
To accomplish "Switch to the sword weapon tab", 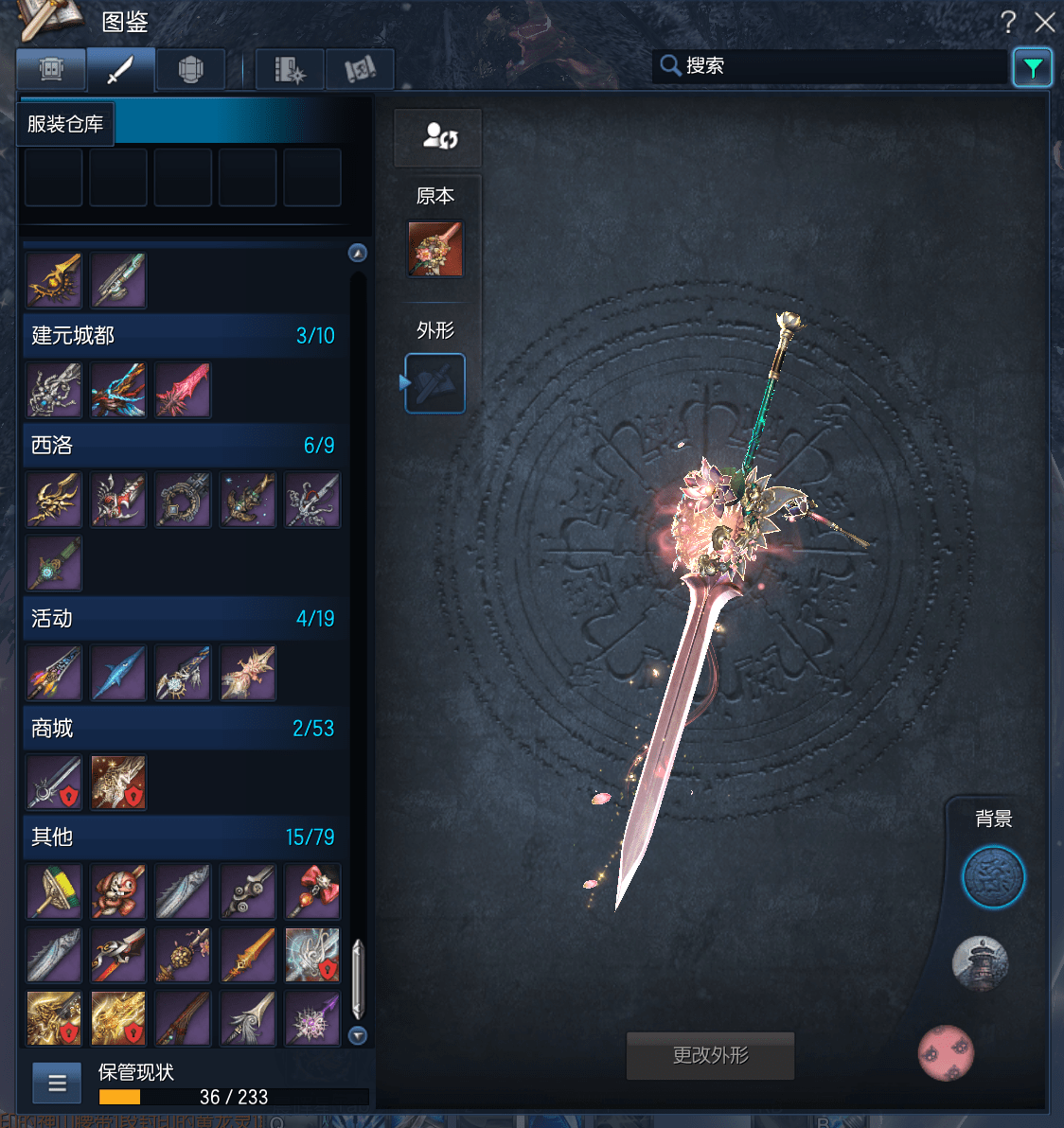I will (x=120, y=69).
